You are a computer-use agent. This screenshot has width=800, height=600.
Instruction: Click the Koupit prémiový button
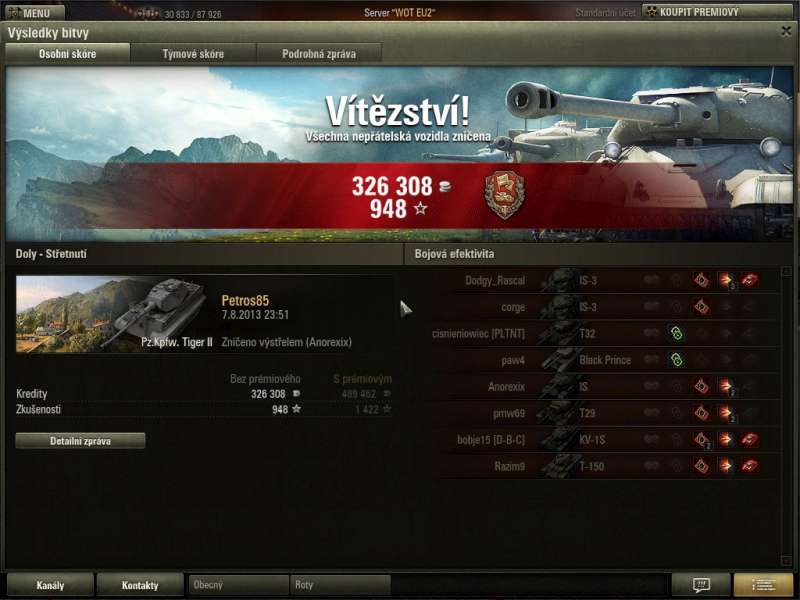click(x=704, y=12)
